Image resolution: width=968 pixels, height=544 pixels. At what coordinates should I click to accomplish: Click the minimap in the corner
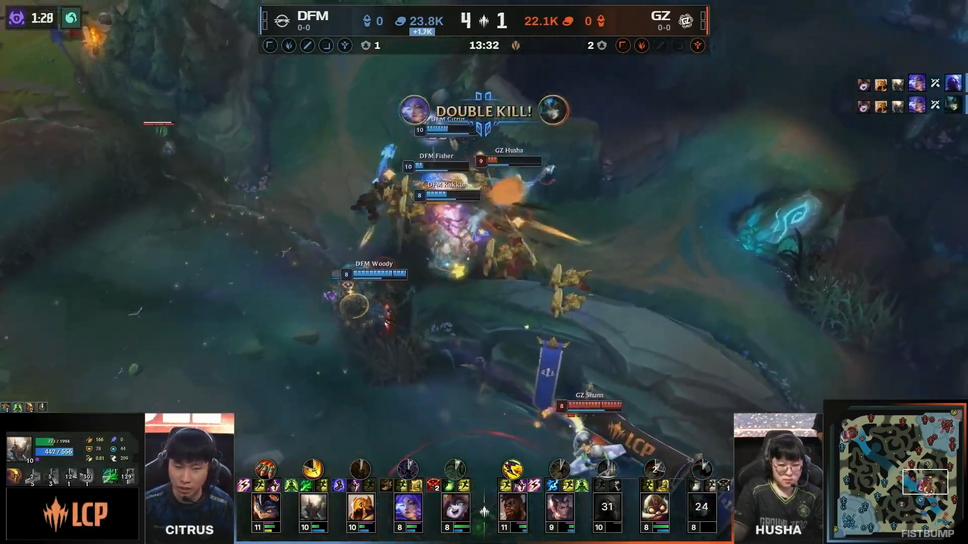[x=895, y=469]
